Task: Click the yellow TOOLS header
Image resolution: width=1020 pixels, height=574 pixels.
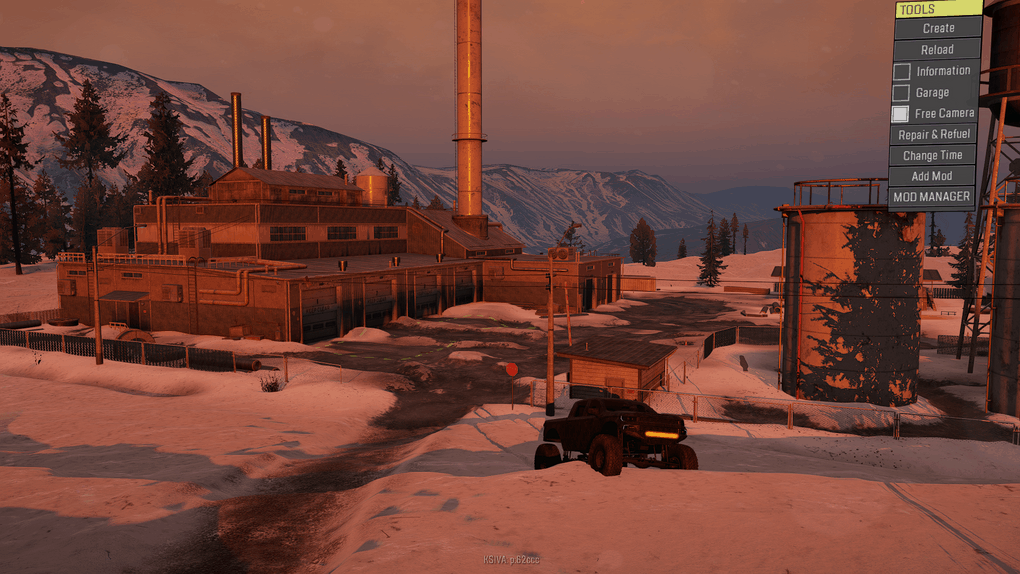Action: 938,9
